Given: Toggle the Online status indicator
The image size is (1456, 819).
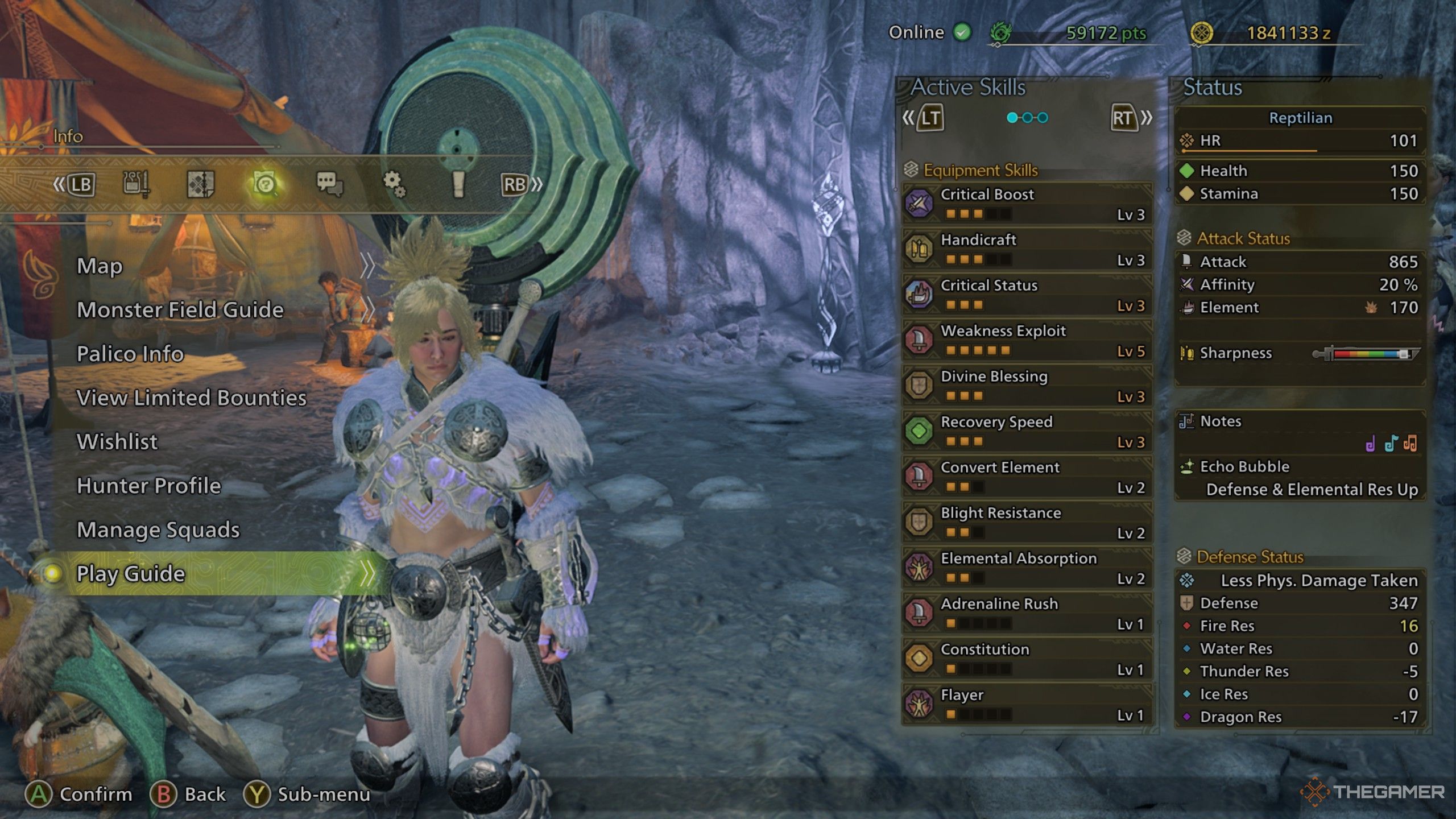Looking at the screenshot, I should point(961,32).
